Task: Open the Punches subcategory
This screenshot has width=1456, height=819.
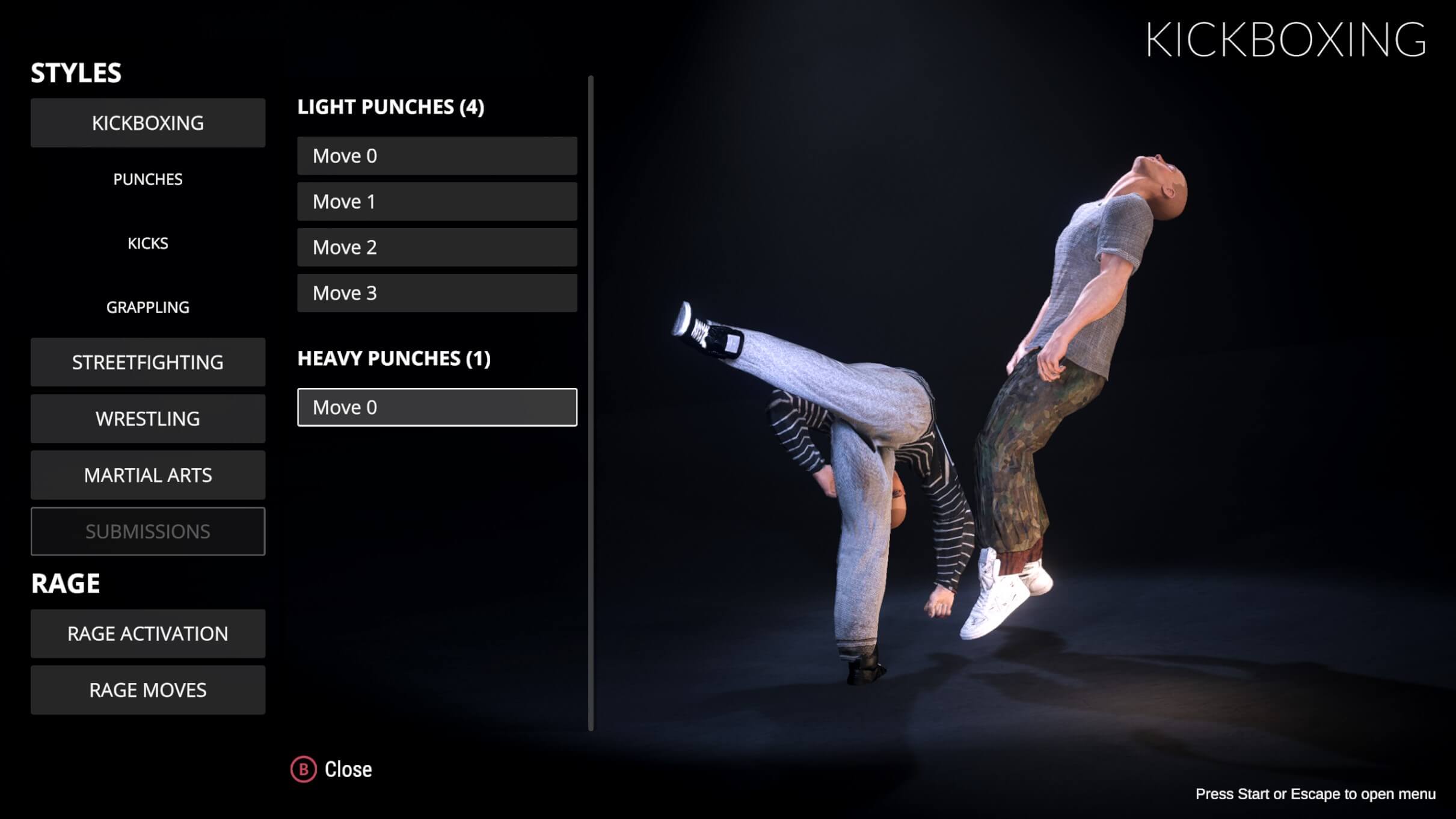Action: point(147,179)
